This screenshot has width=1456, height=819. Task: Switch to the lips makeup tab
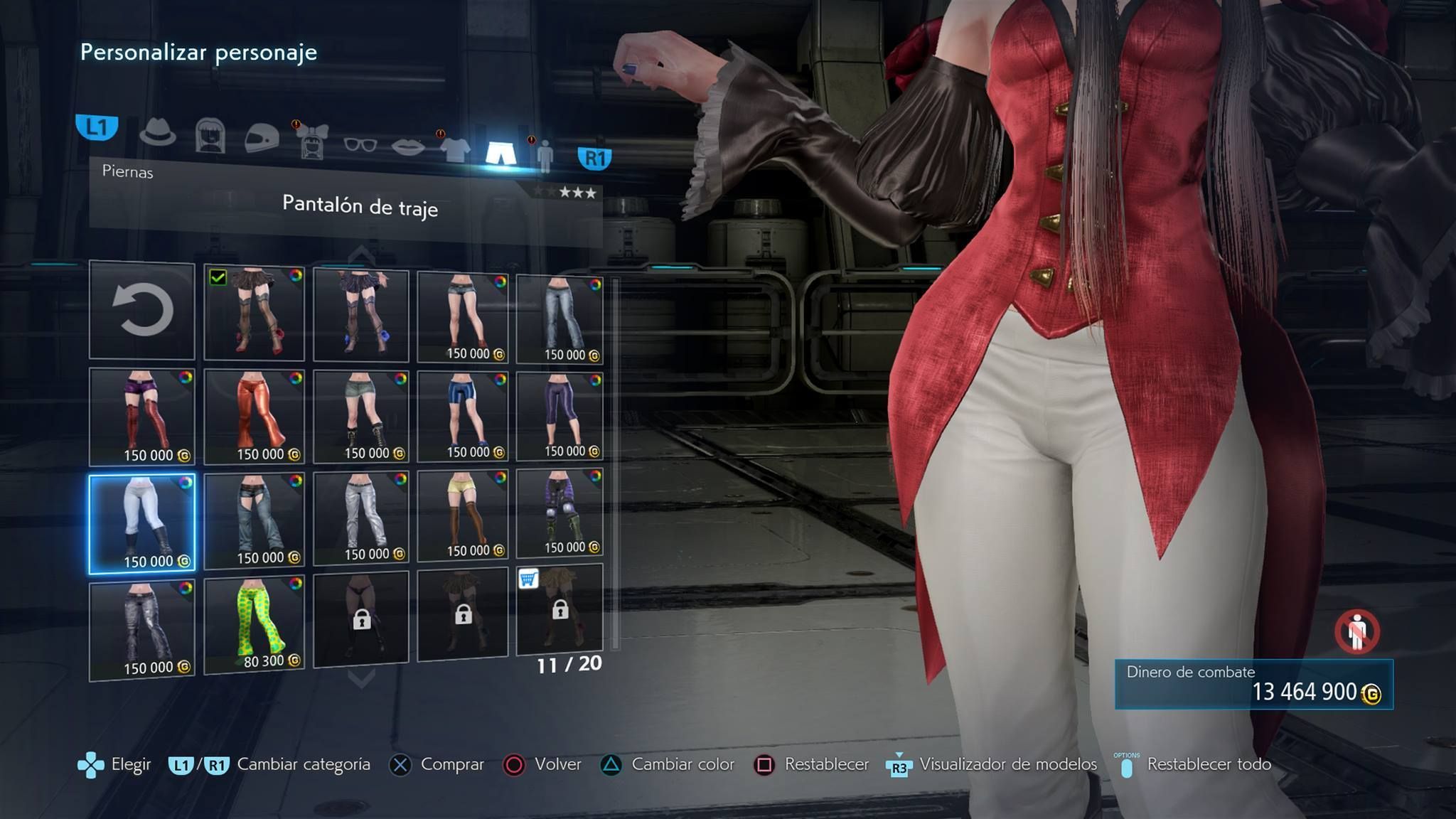(408, 147)
